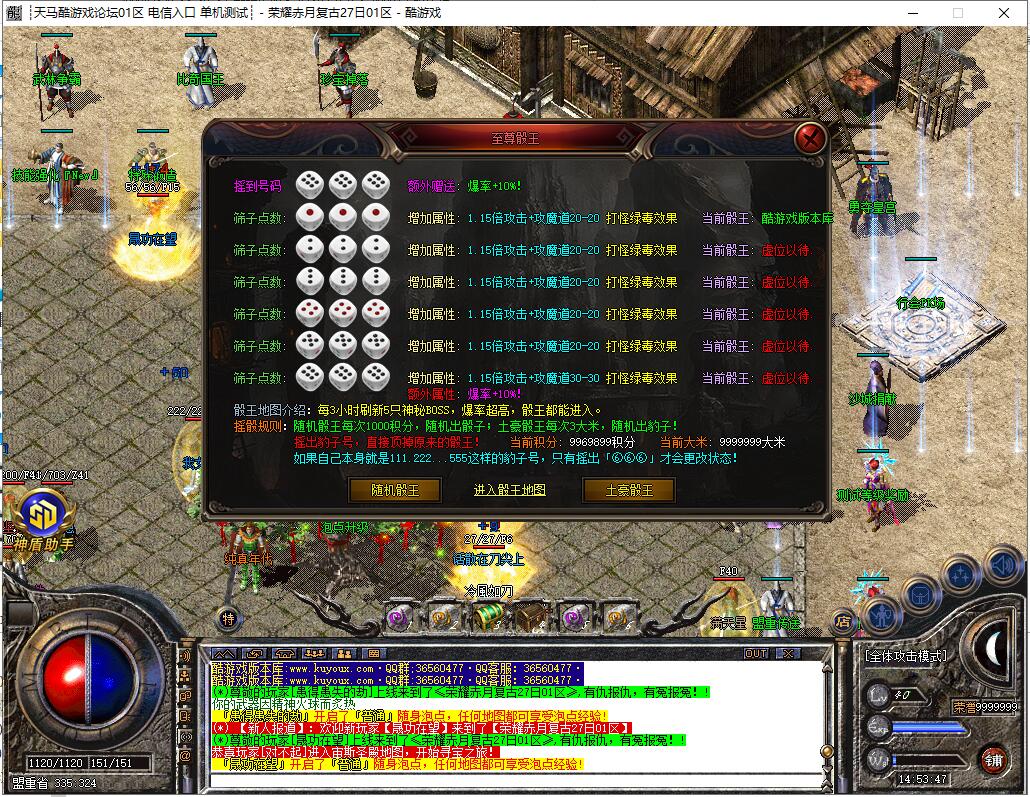This screenshot has height=797, width=1030.
Task: Click the 特 round button
Action: pyautogui.click(x=228, y=619)
